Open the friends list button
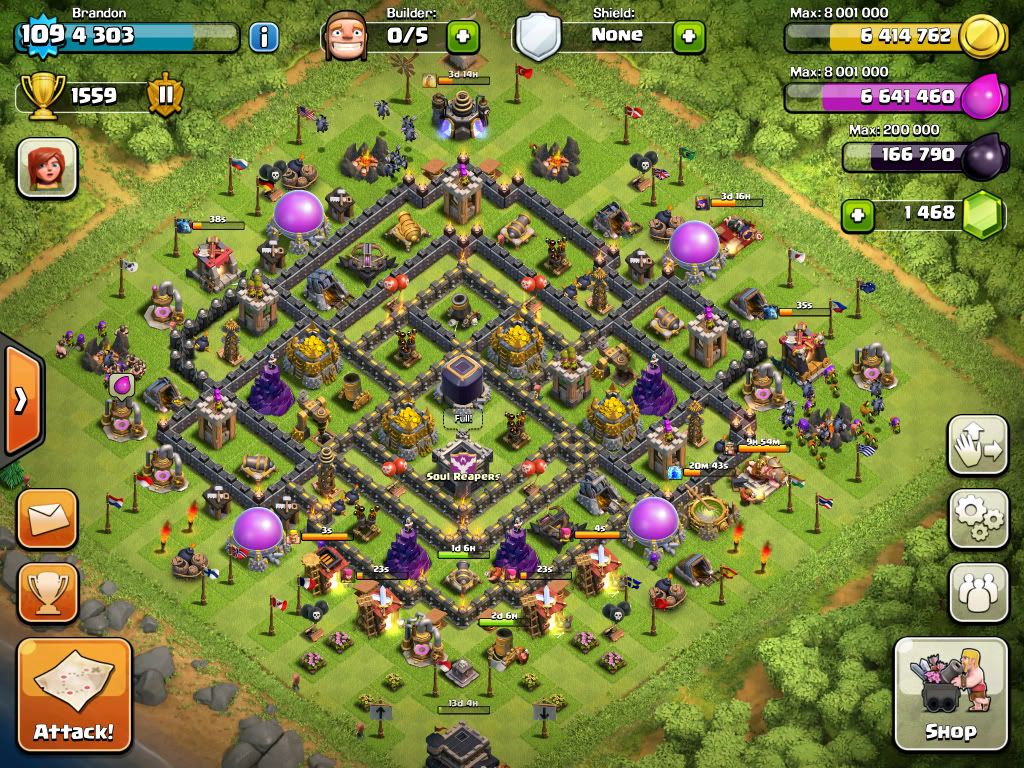The height and width of the screenshot is (768, 1024). pos(977,593)
